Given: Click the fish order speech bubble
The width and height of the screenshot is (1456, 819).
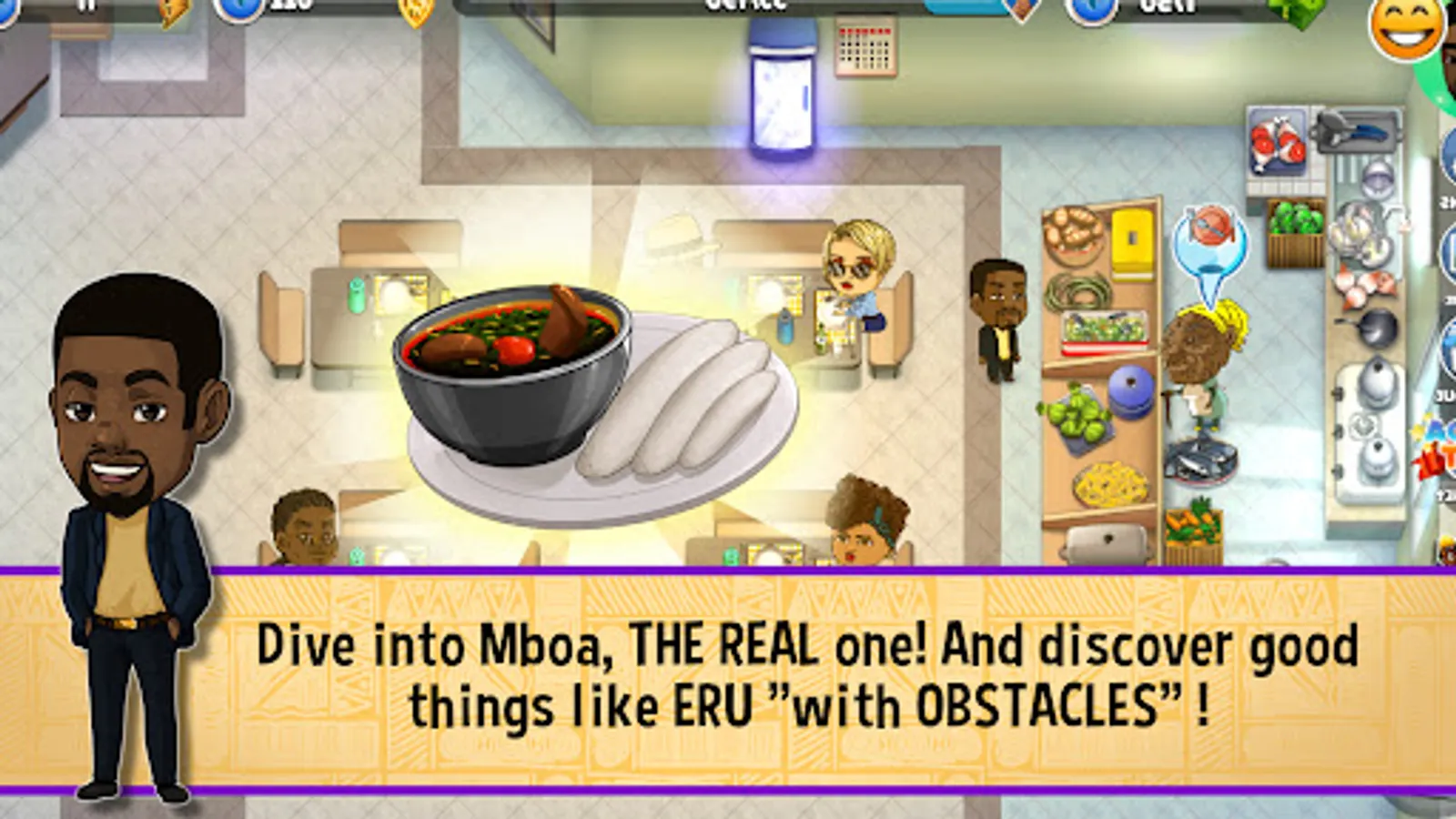Looking at the screenshot, I should point(1208,241).
